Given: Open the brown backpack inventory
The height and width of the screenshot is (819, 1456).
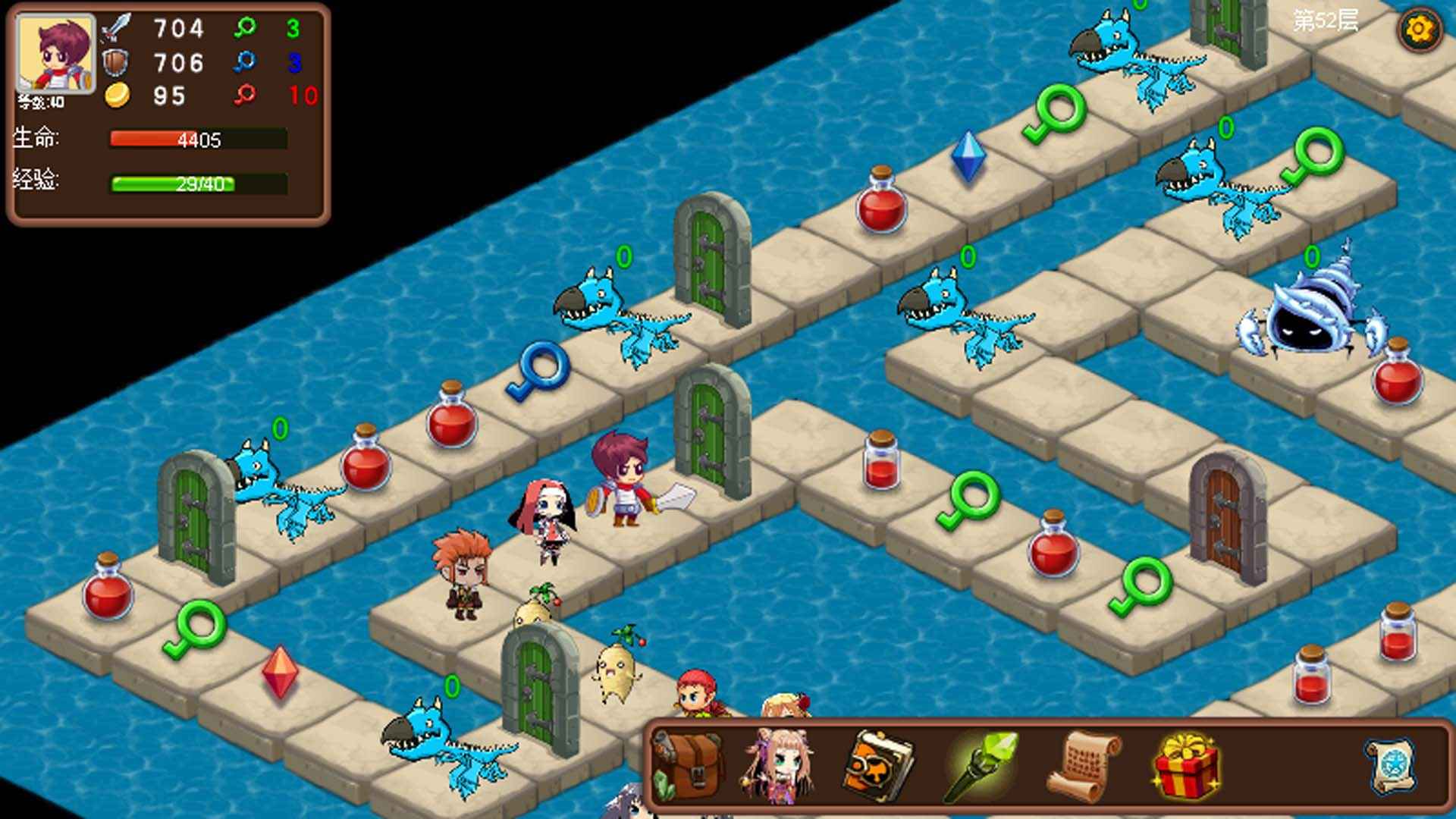Looking at the screenshot, I should pos(689,765).
